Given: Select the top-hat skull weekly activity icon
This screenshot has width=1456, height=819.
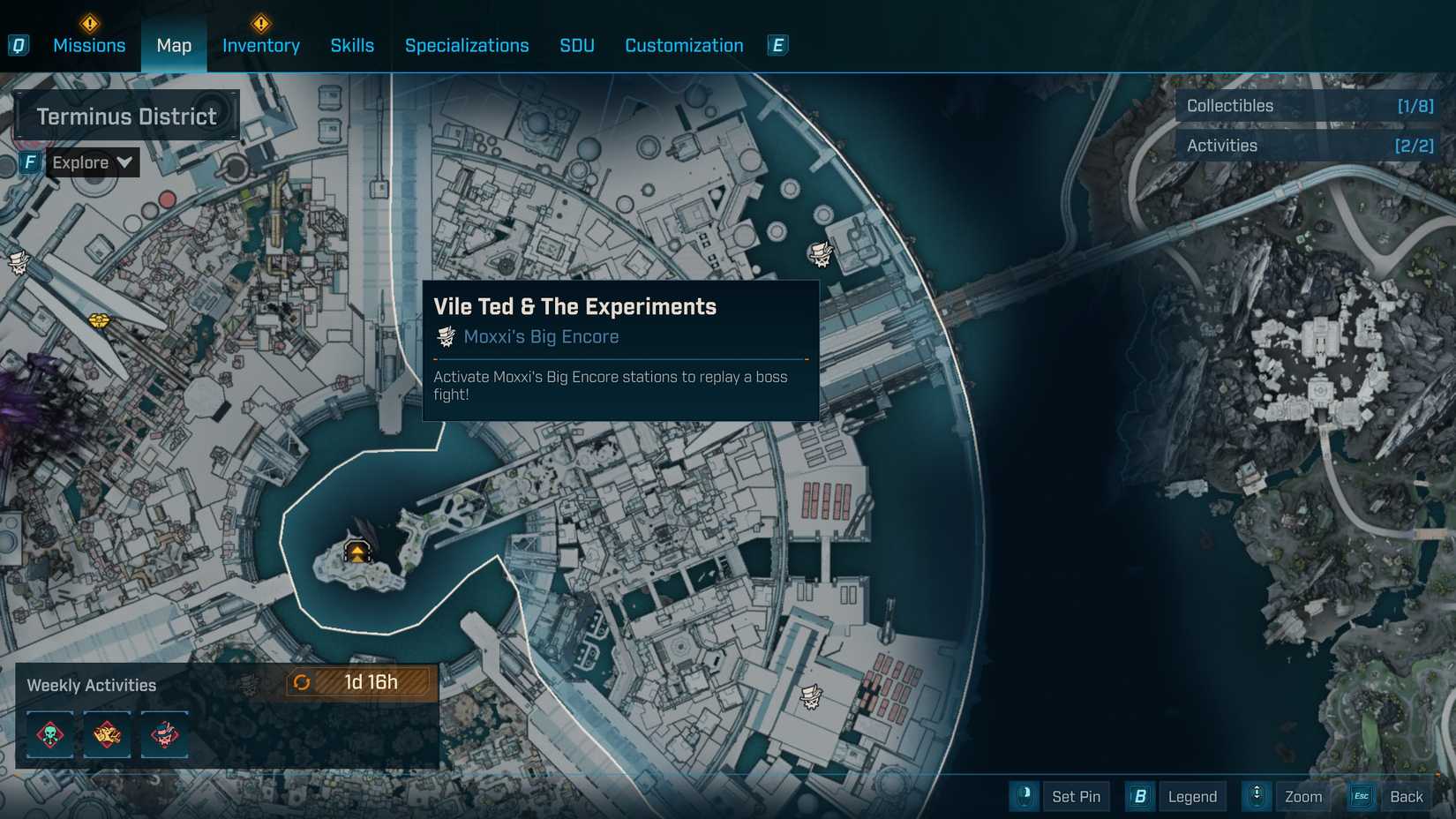Looking at the screenshot, I should 164,735.
